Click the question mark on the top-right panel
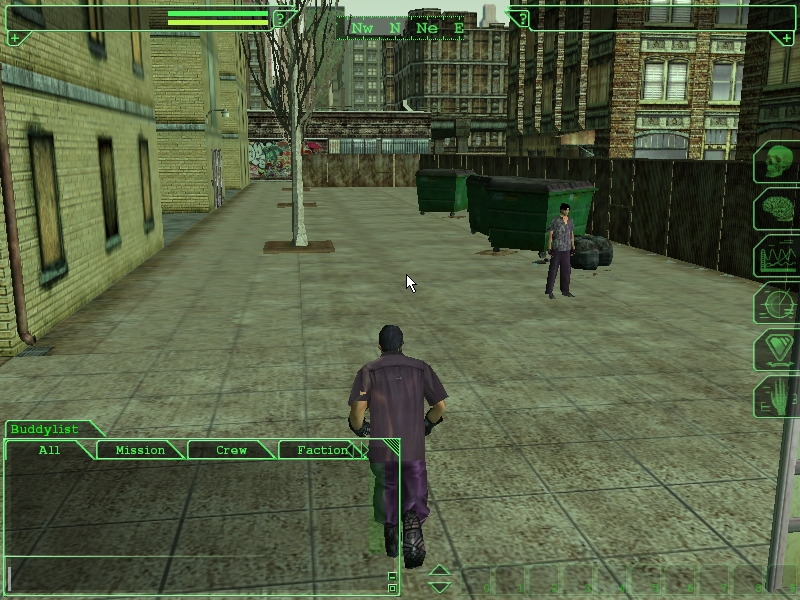This screenshot has width=800, height=600. (x=521, y=17)
